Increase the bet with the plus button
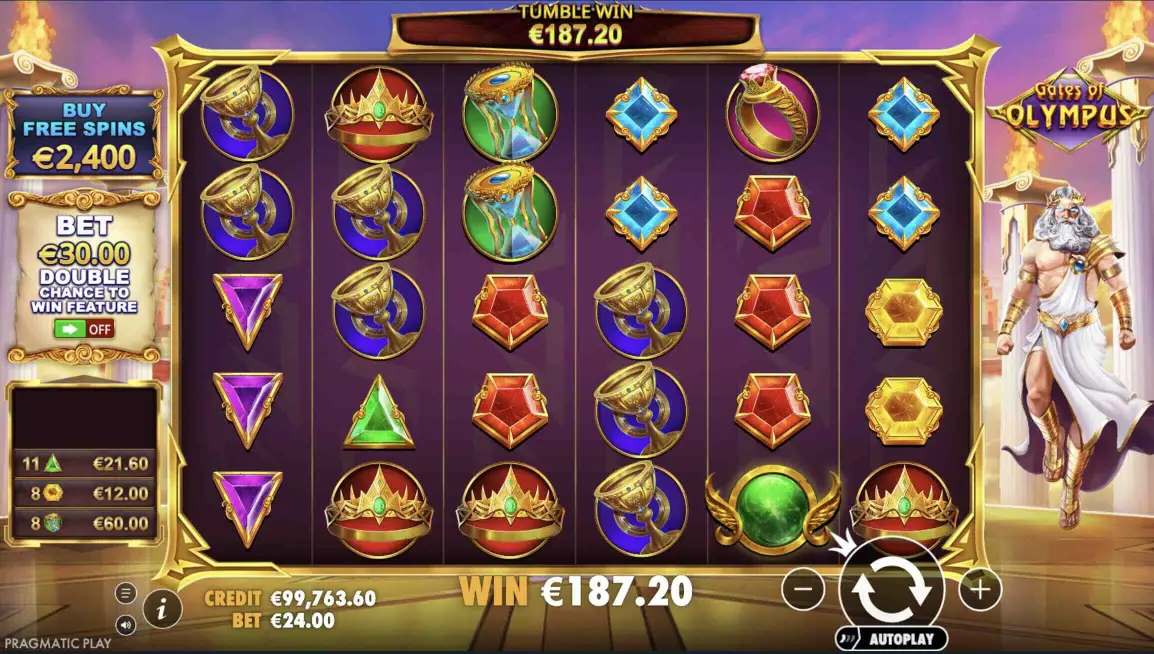Image resolution: width=1154 pixels, height=654 pixels. [979, 590]
